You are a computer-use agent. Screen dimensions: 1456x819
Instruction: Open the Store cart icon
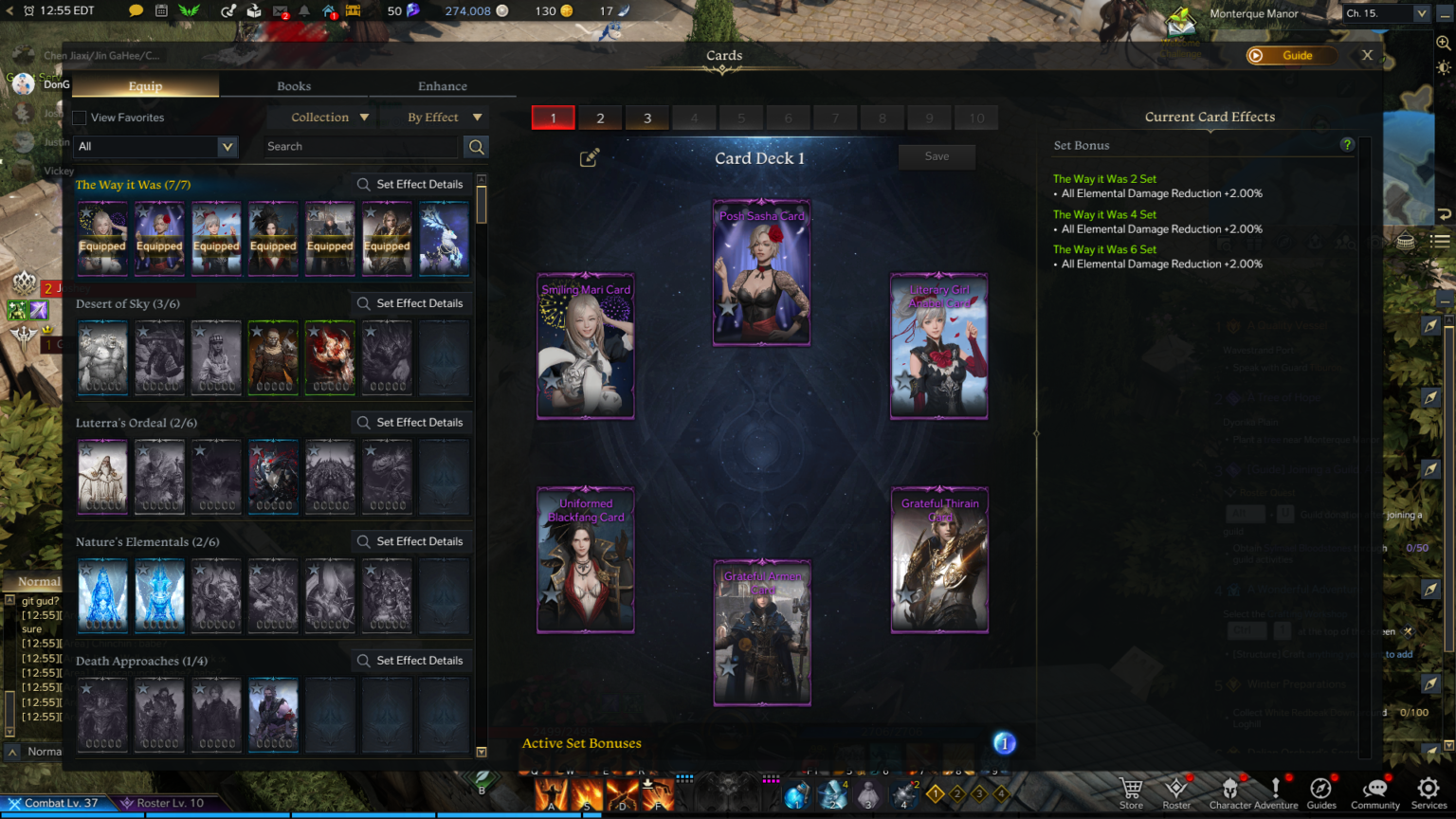[1129, 789]
